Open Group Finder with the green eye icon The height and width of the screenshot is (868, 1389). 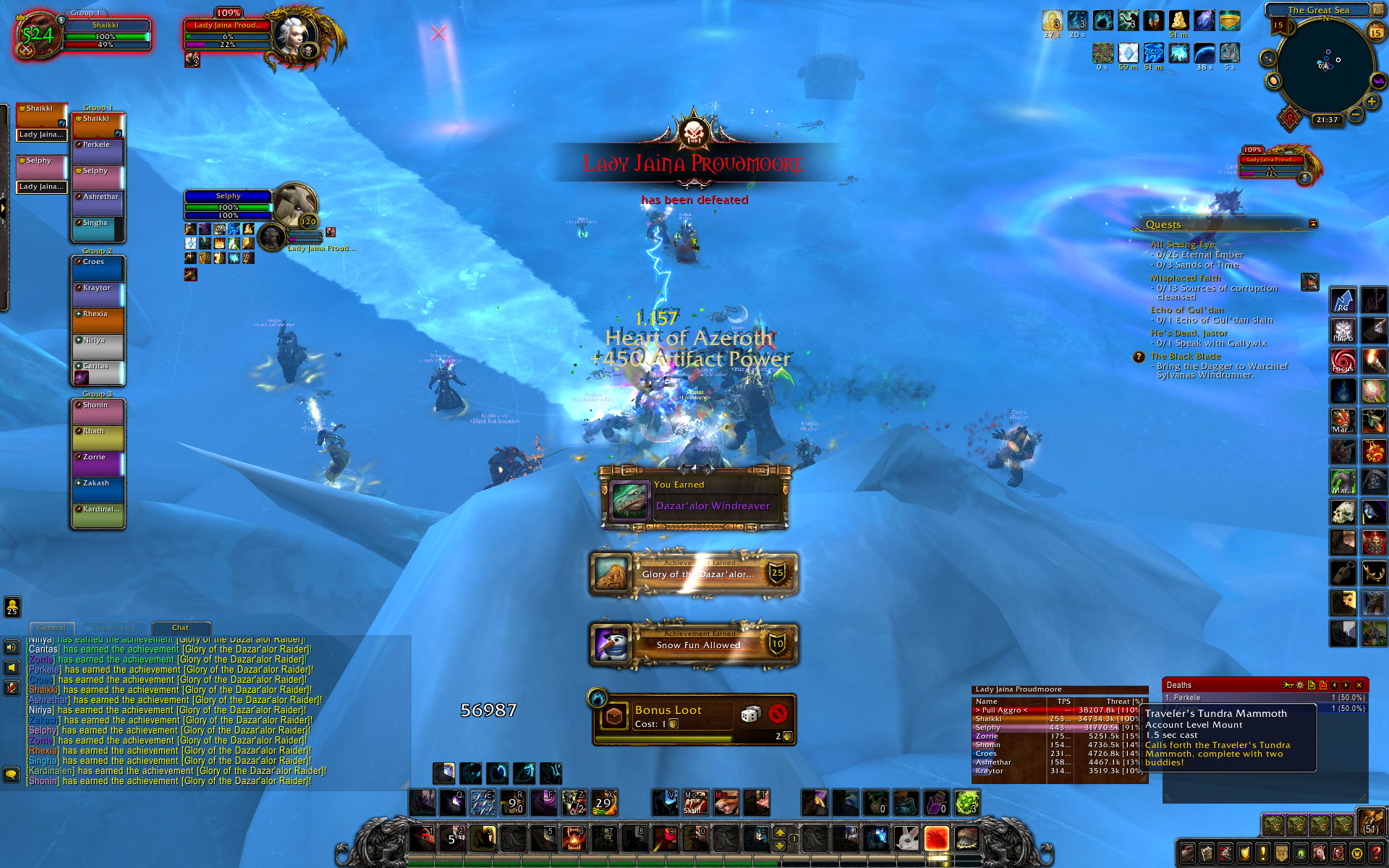[1301, 854]
